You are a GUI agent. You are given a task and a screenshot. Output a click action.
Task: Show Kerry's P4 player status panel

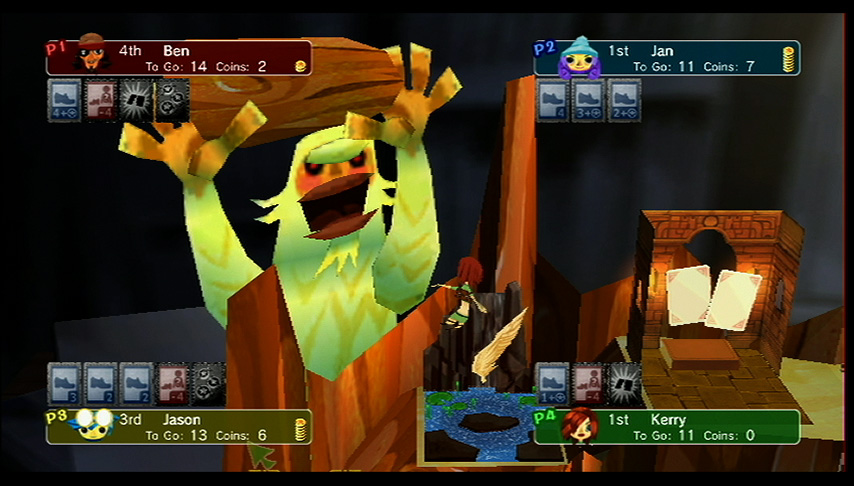pos(668,427)
